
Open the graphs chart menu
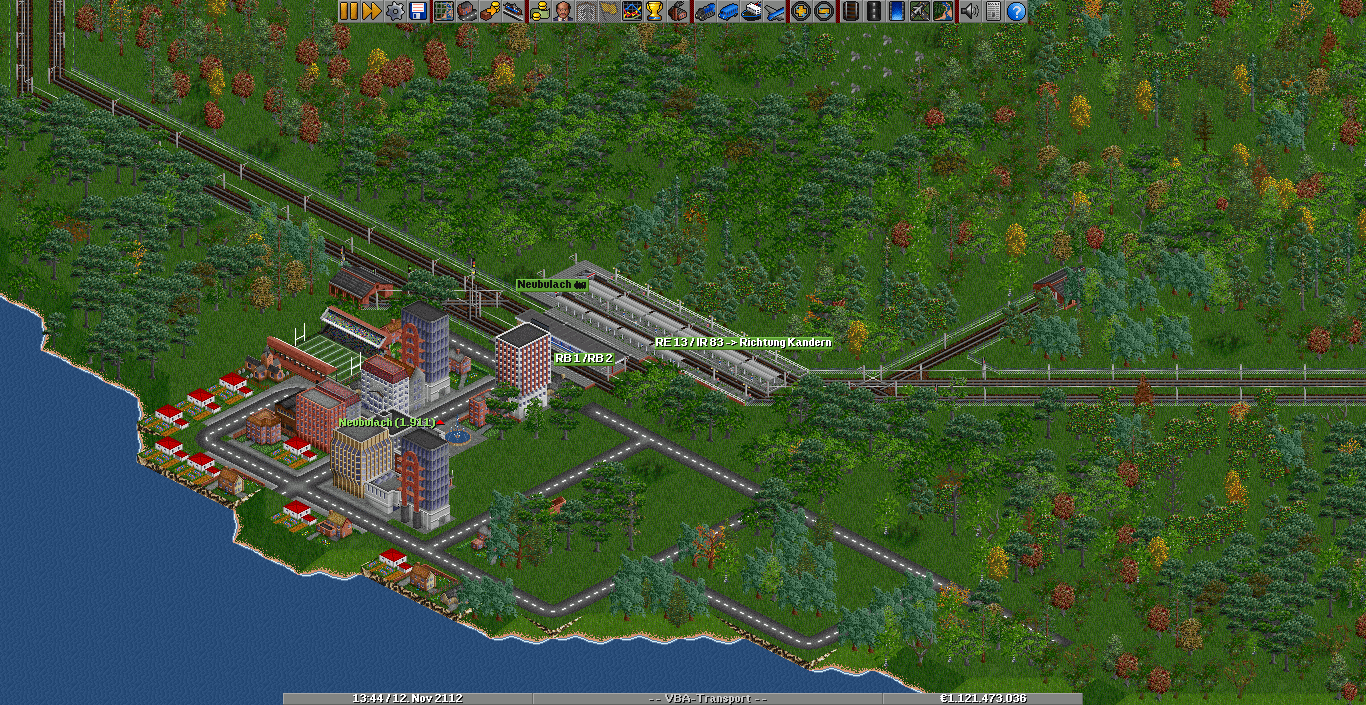pos(632,11)
